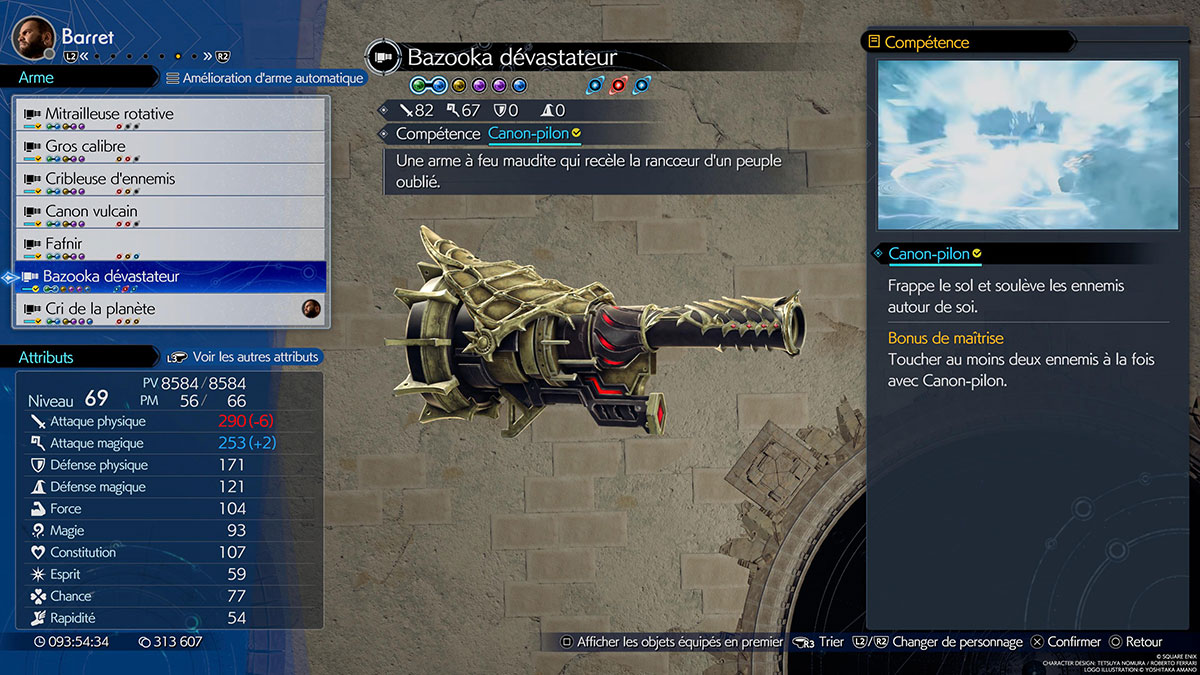Pick the Canon vulcain weapon
The image size is (1200, 675).
[170, 212]
